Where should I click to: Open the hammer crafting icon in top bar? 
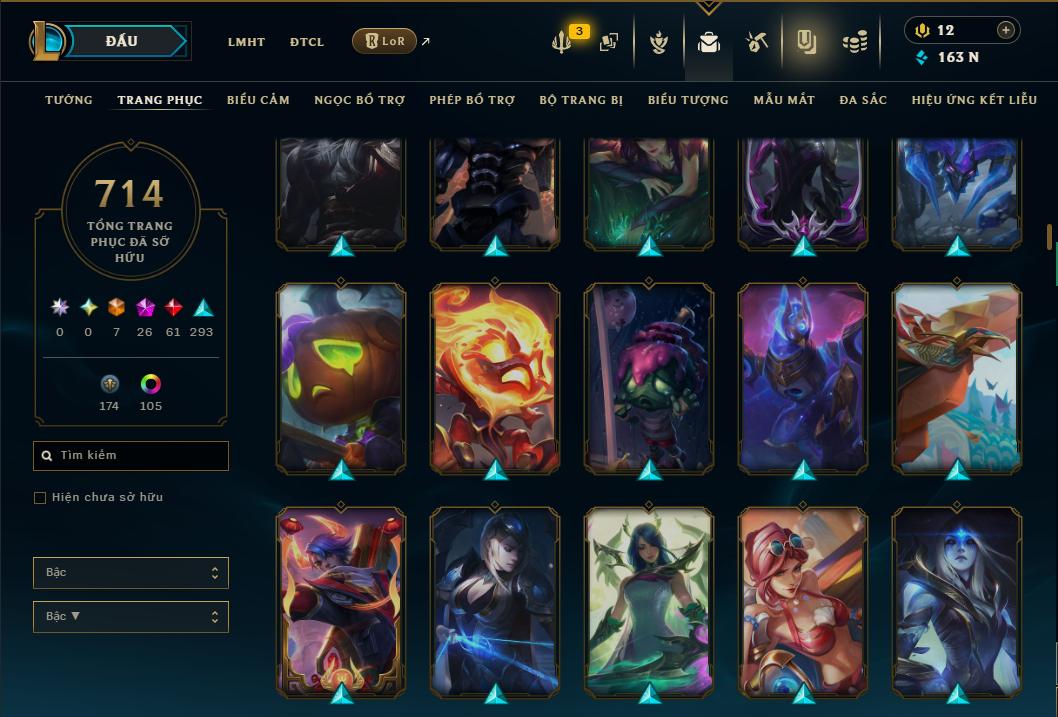coord(756,42)
